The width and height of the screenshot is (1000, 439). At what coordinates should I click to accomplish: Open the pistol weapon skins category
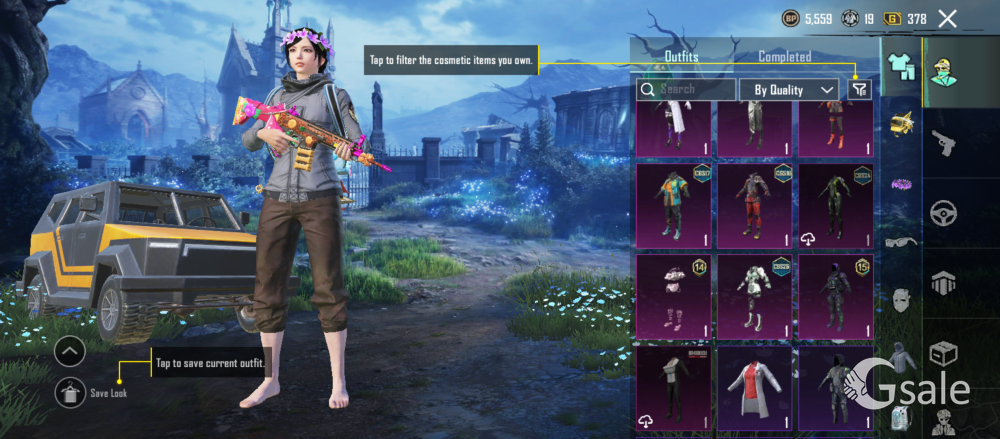click(943, 143)
